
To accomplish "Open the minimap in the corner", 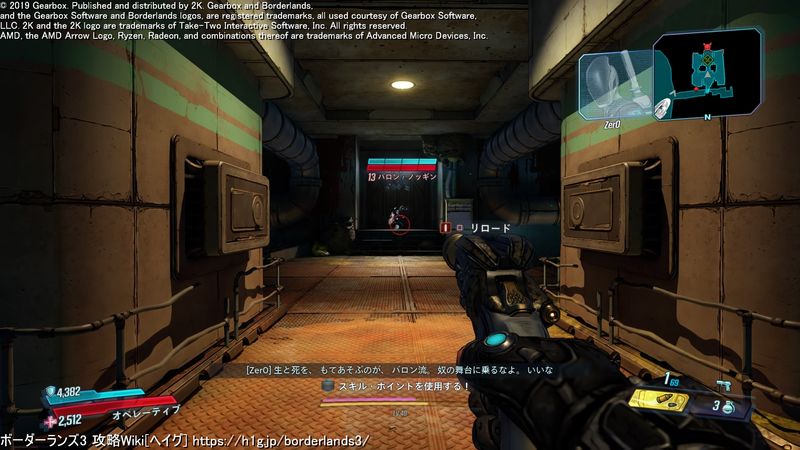I will pos(707,73).
